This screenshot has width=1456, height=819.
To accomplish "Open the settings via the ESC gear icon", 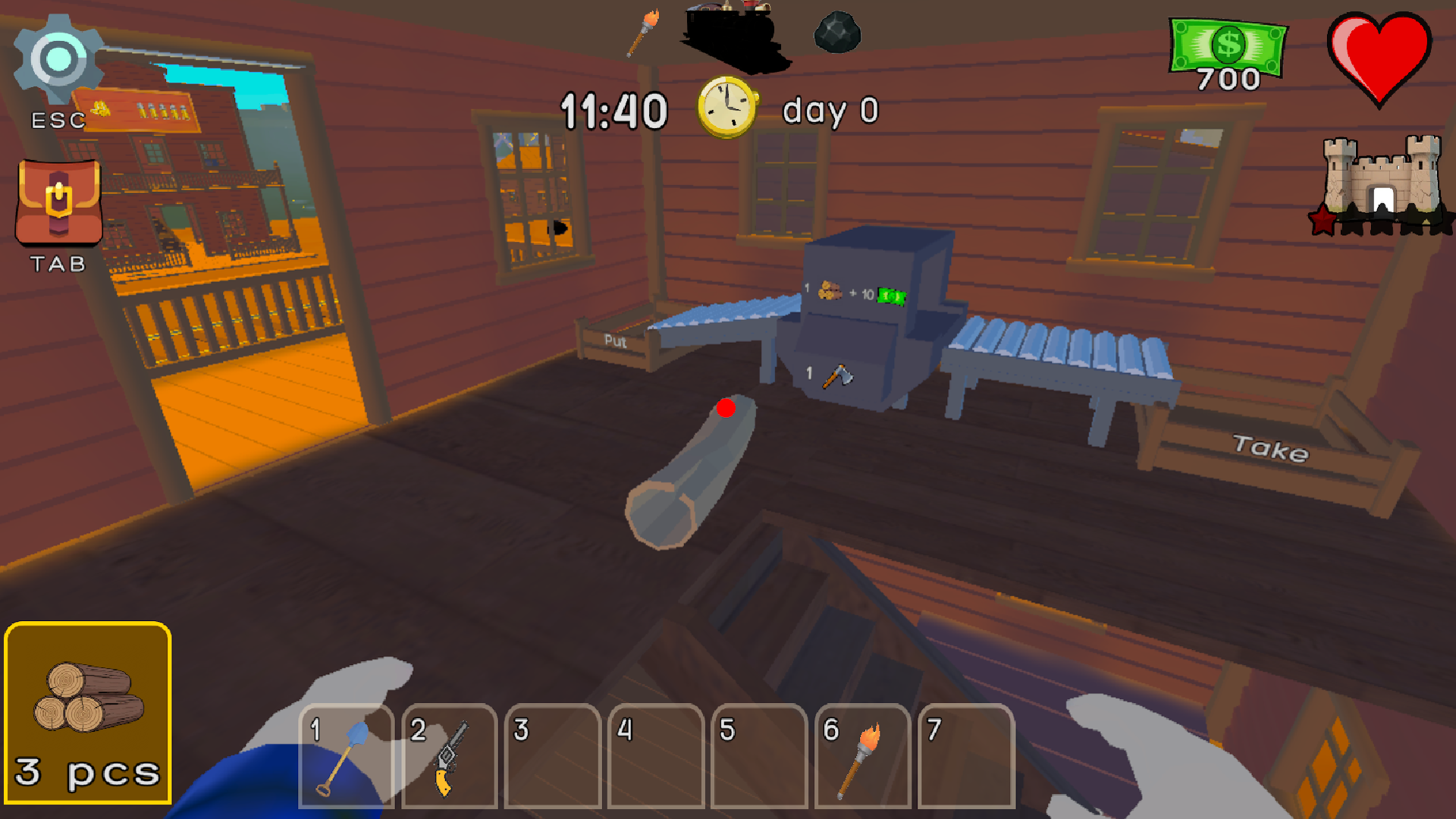I will [57, 57].
